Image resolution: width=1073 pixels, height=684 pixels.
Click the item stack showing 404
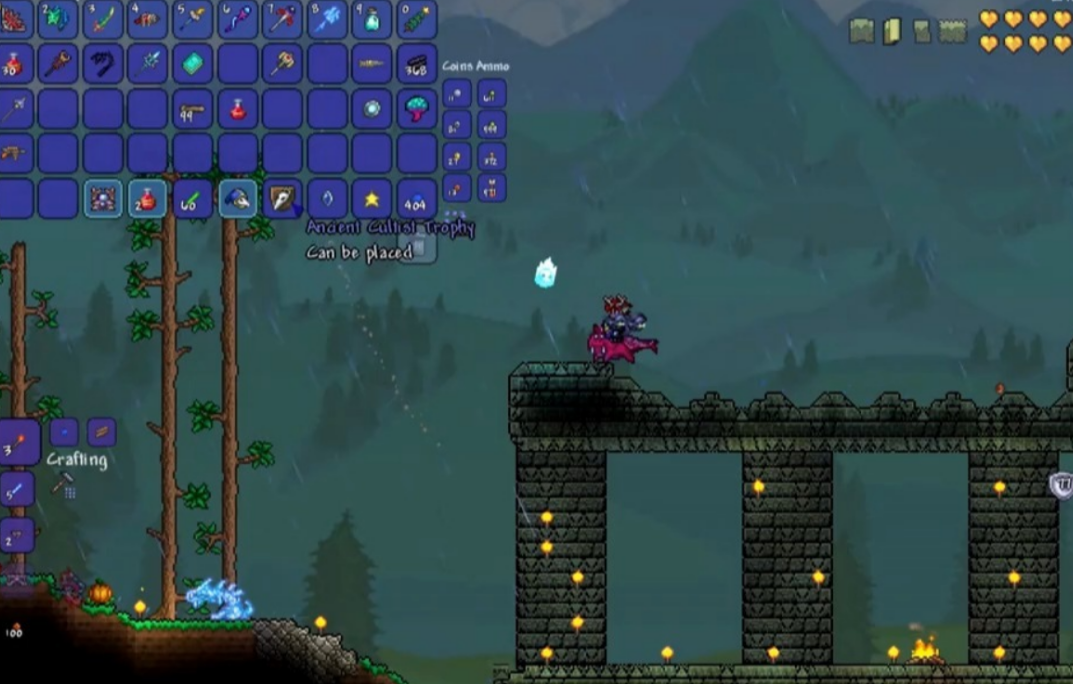(x=417, y=199)
